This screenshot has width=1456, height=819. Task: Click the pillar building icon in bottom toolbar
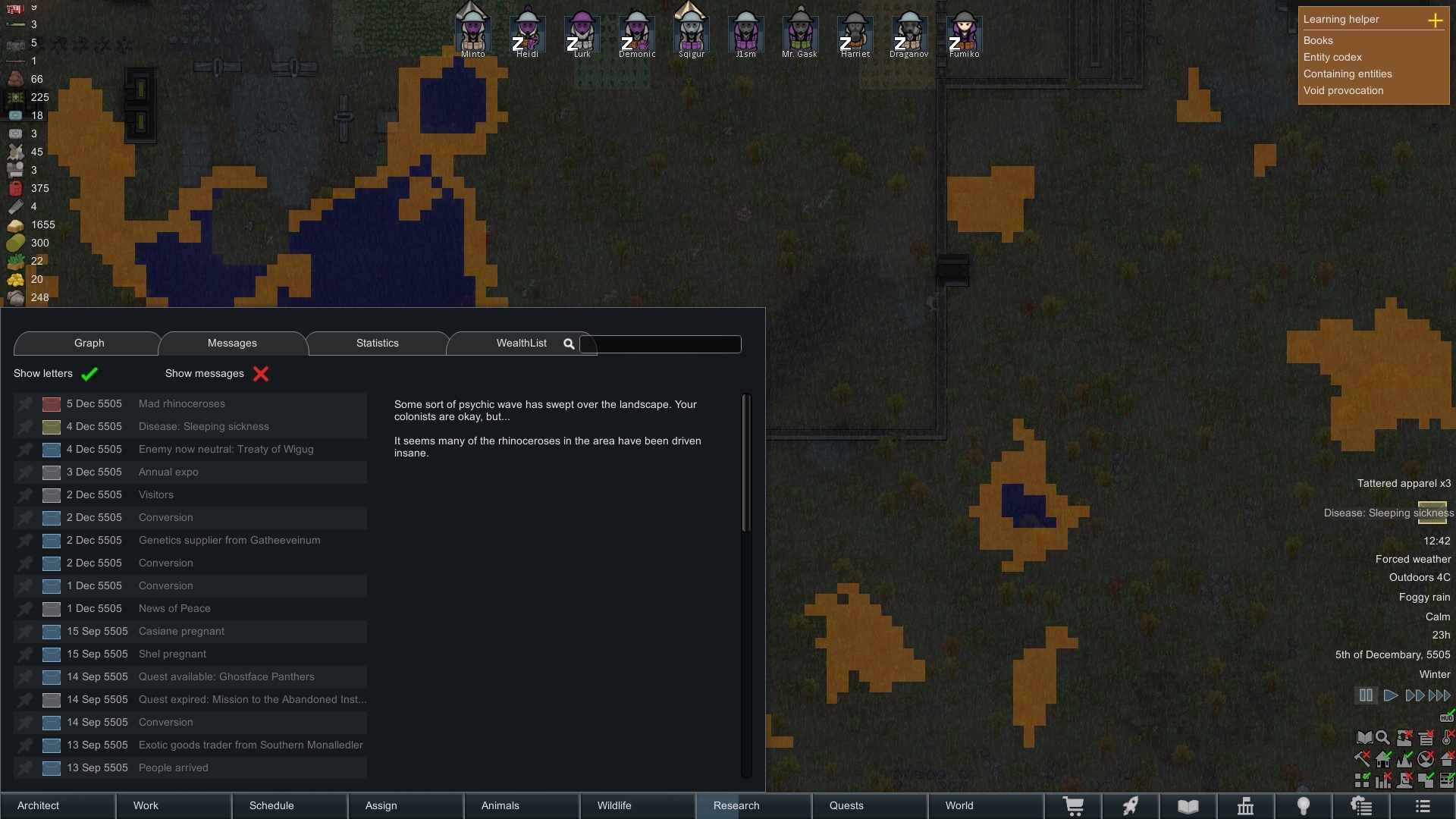click(1246, 806)
